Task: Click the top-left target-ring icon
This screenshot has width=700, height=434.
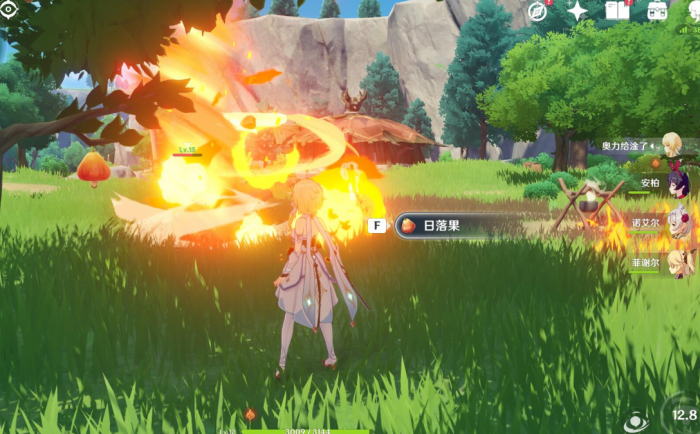Action: [9, 8]
